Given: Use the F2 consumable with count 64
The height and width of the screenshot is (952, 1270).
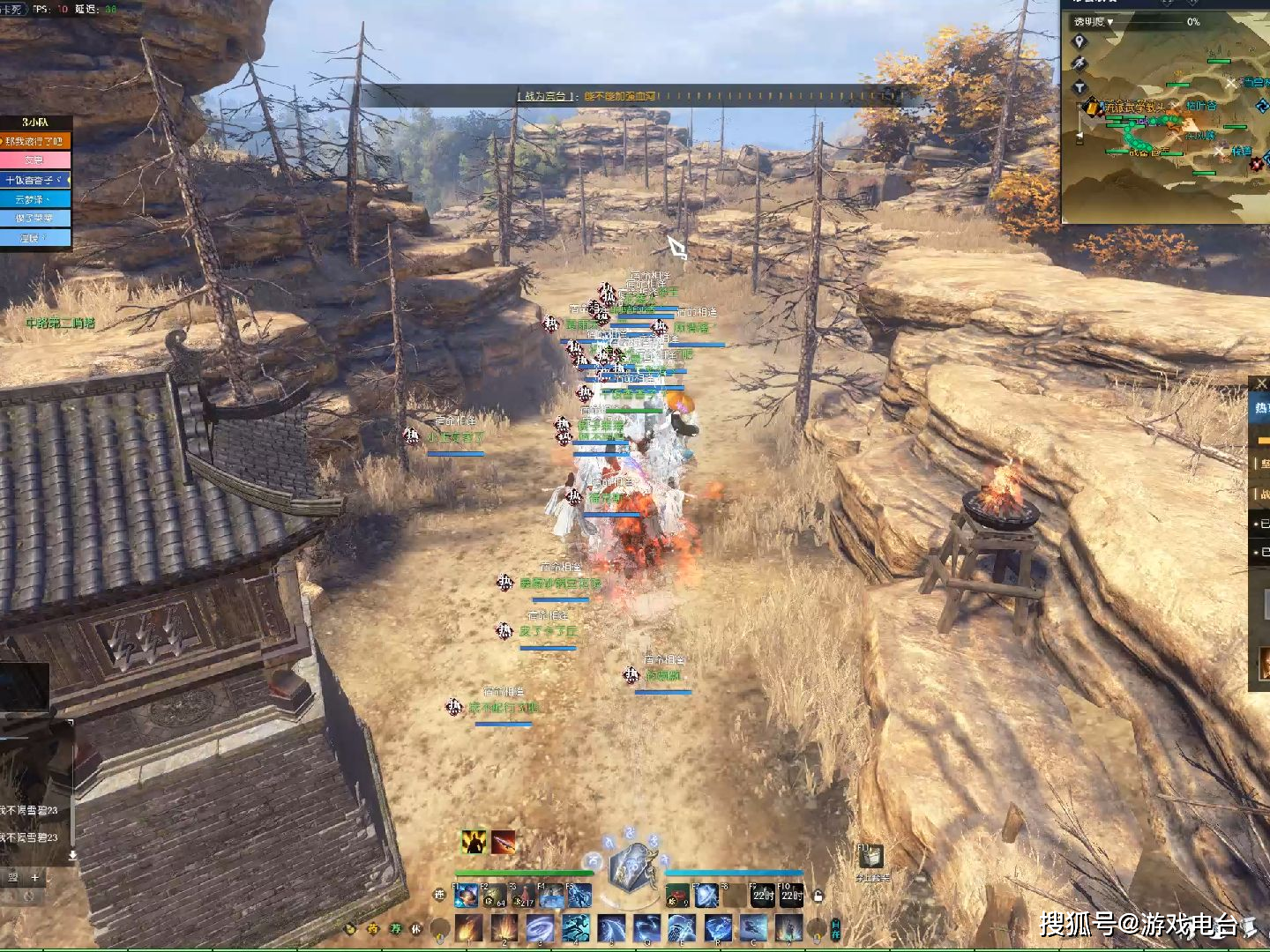Looking at the screenshot, I should [x=494, y=896].
